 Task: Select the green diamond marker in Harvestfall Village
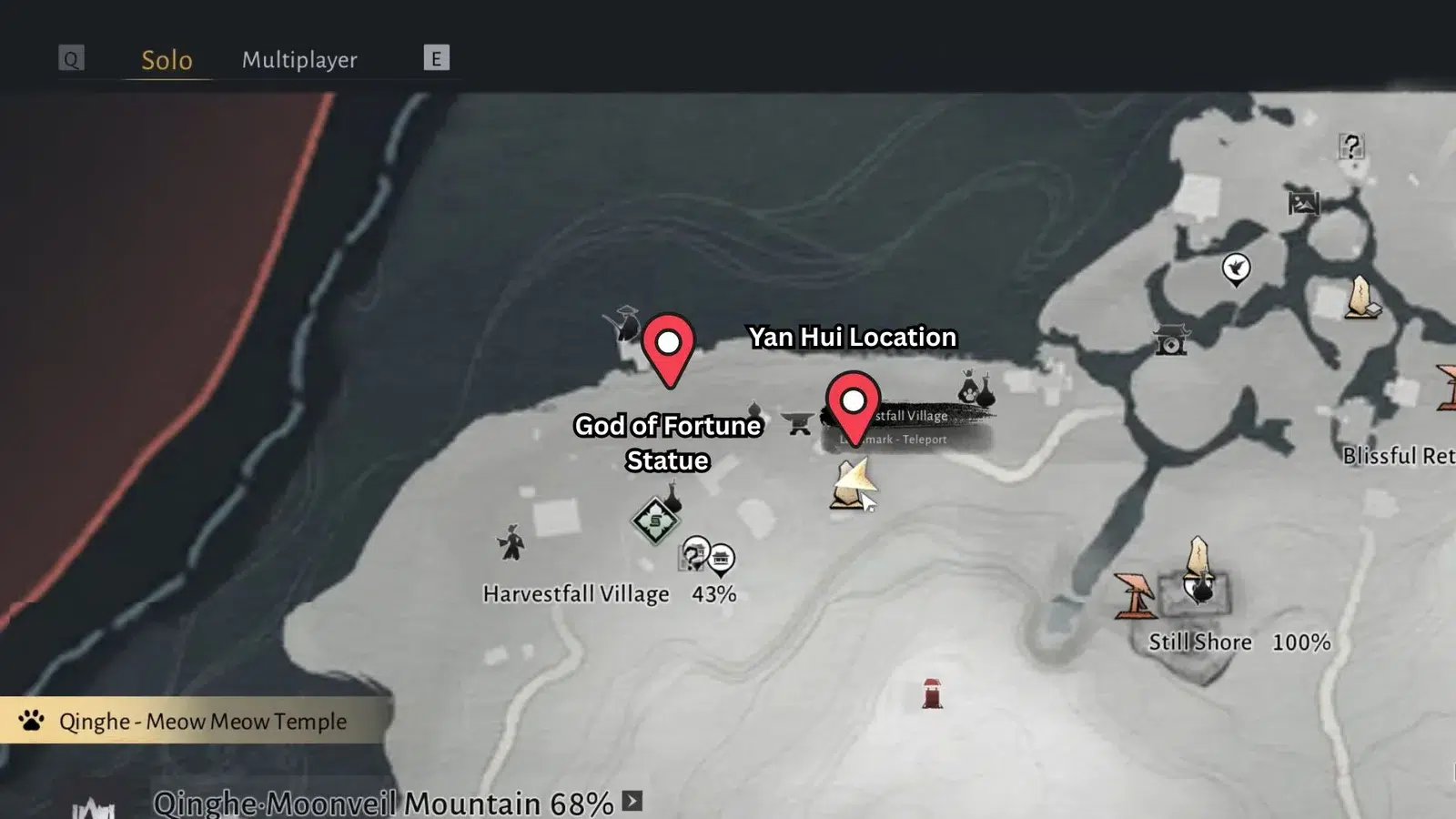[x=655, y=521]
